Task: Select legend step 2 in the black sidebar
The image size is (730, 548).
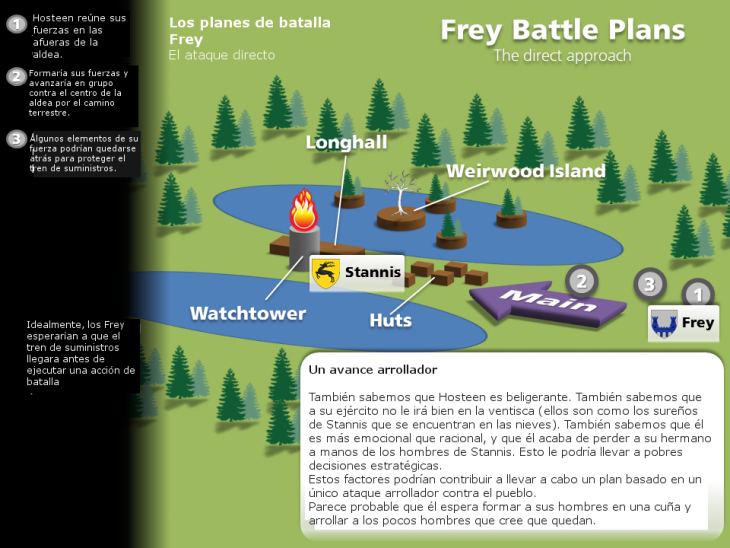Action: (x=16, y=77)
